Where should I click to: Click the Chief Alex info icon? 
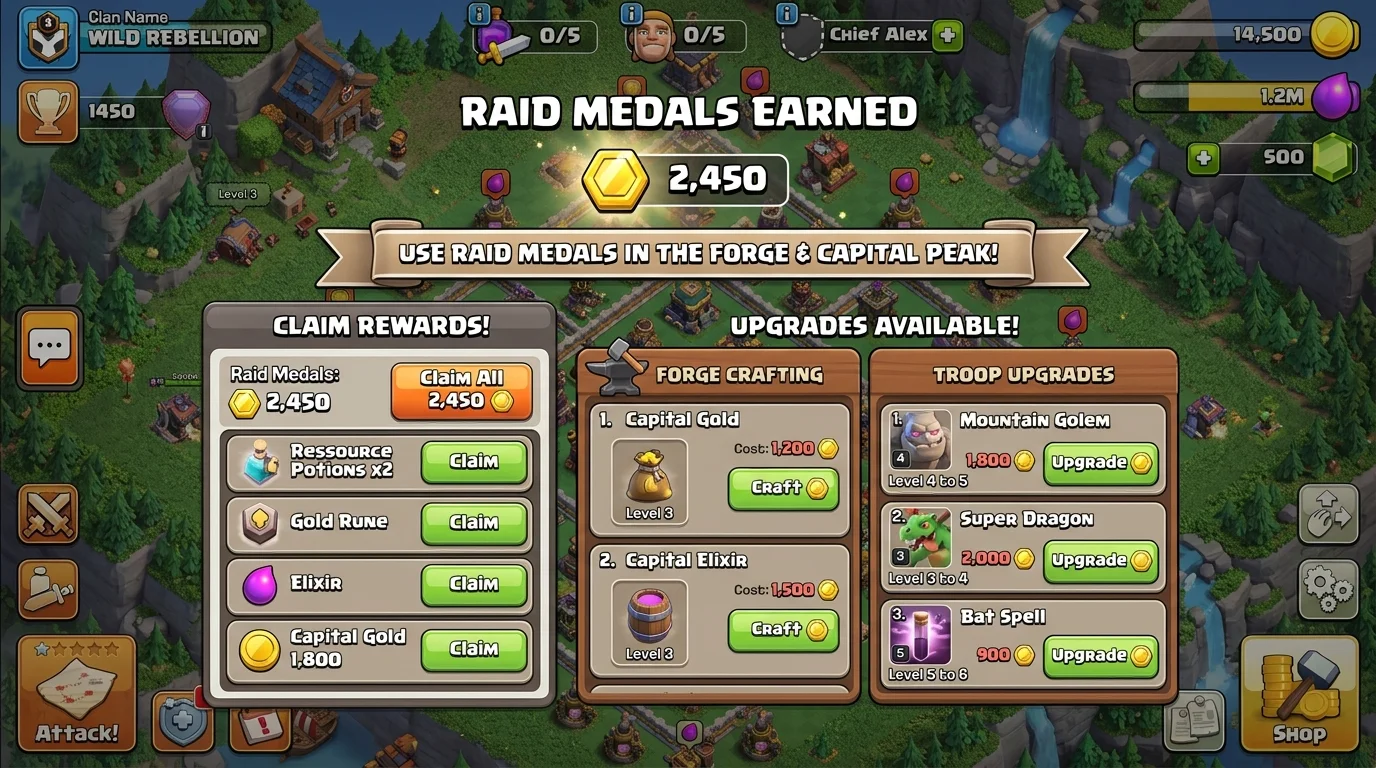pyautogui.click(x=786, y=14)
